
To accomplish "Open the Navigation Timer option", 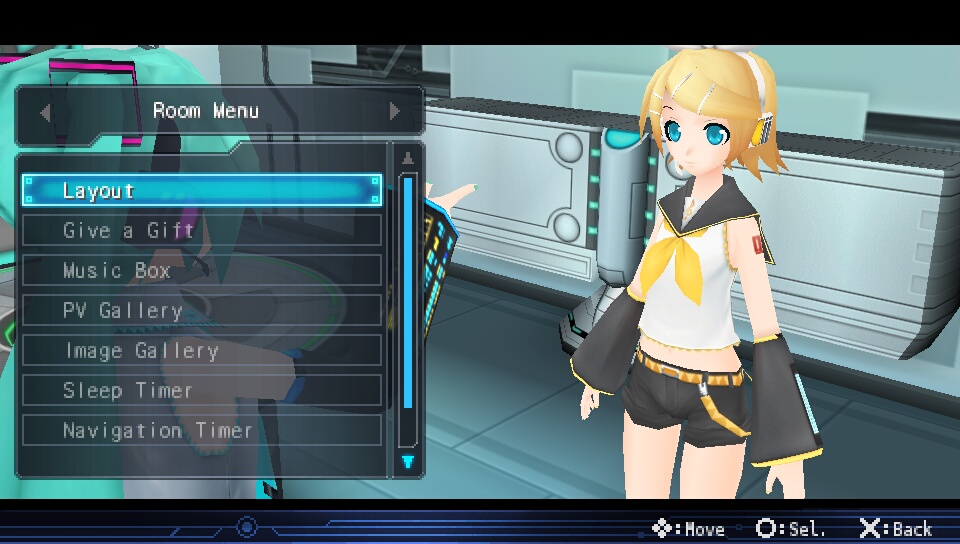I will click(201, 430).
